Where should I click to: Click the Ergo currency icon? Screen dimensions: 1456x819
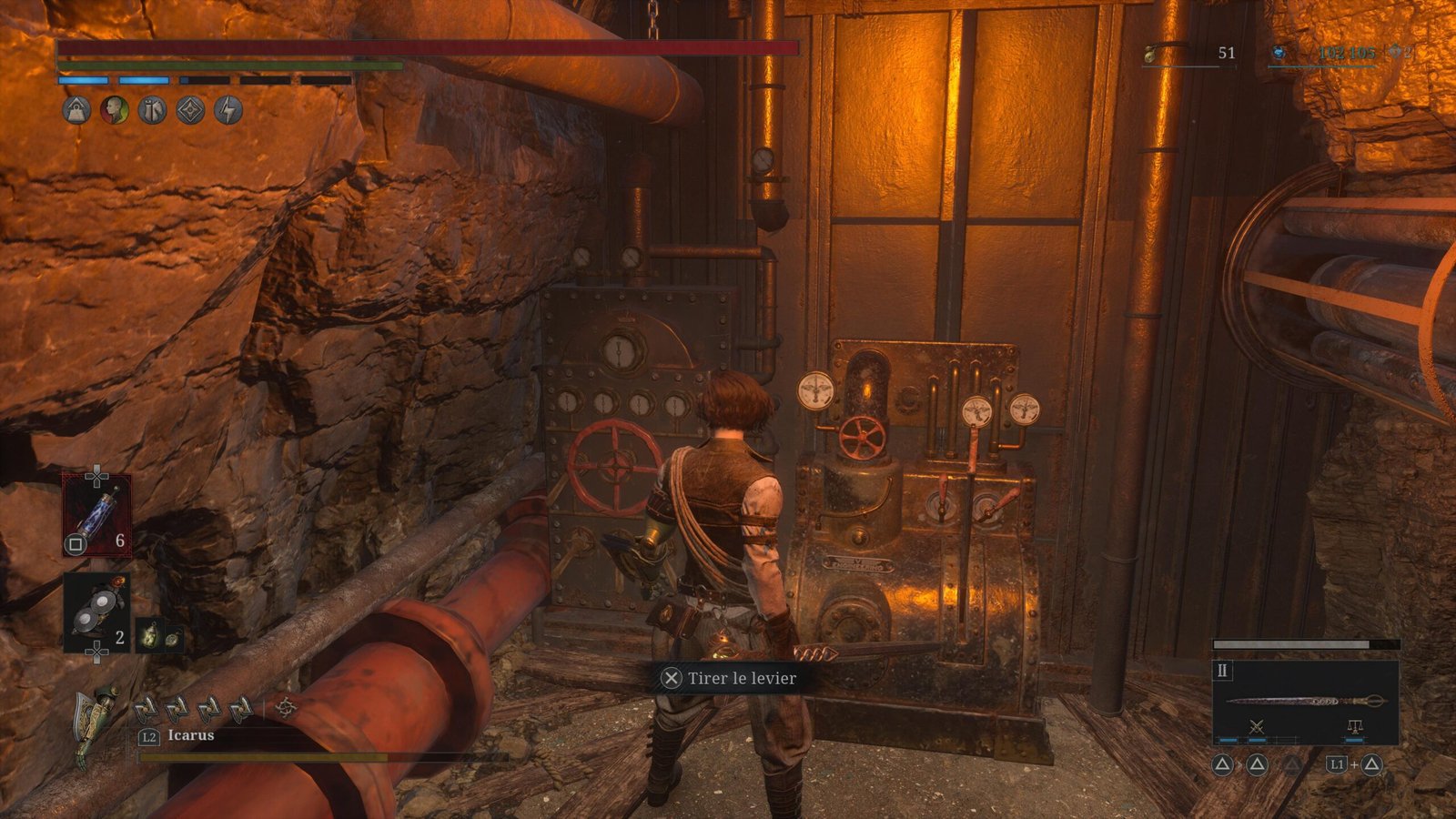tap(1279, 54)
